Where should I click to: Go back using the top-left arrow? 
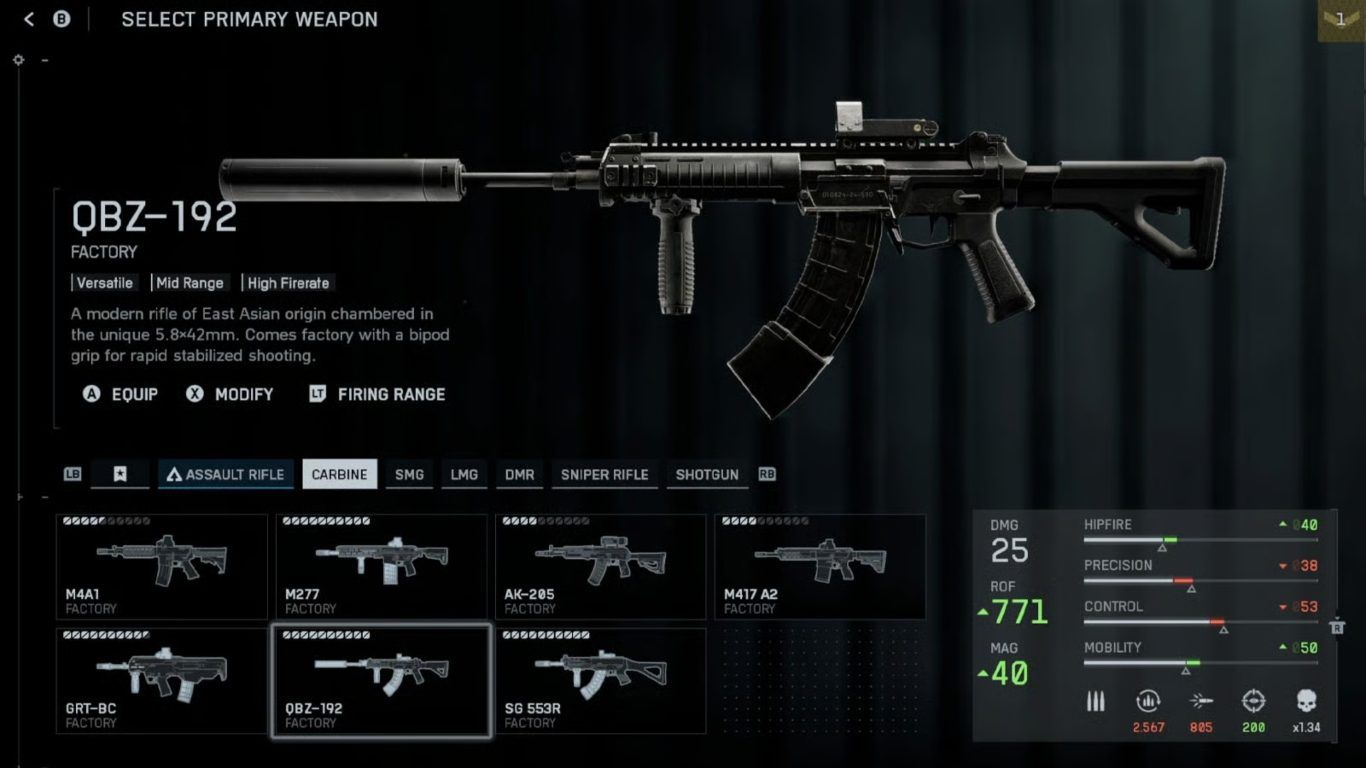point(29,19)
